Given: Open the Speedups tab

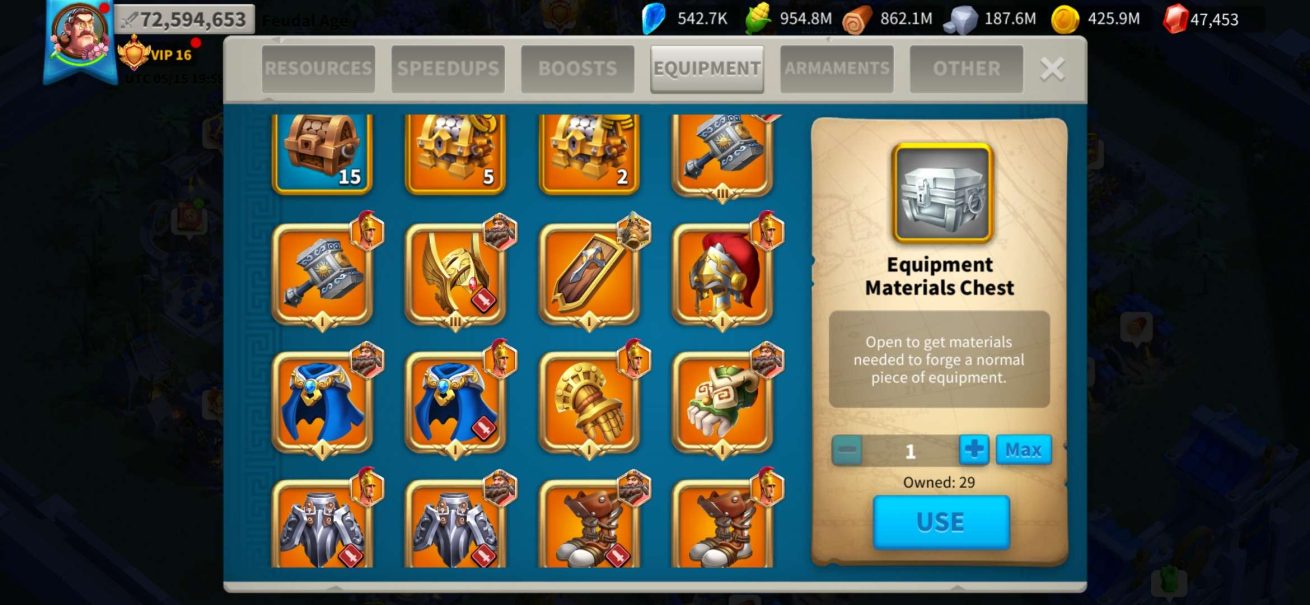Looking at the screenshot, I should point(447,69).
